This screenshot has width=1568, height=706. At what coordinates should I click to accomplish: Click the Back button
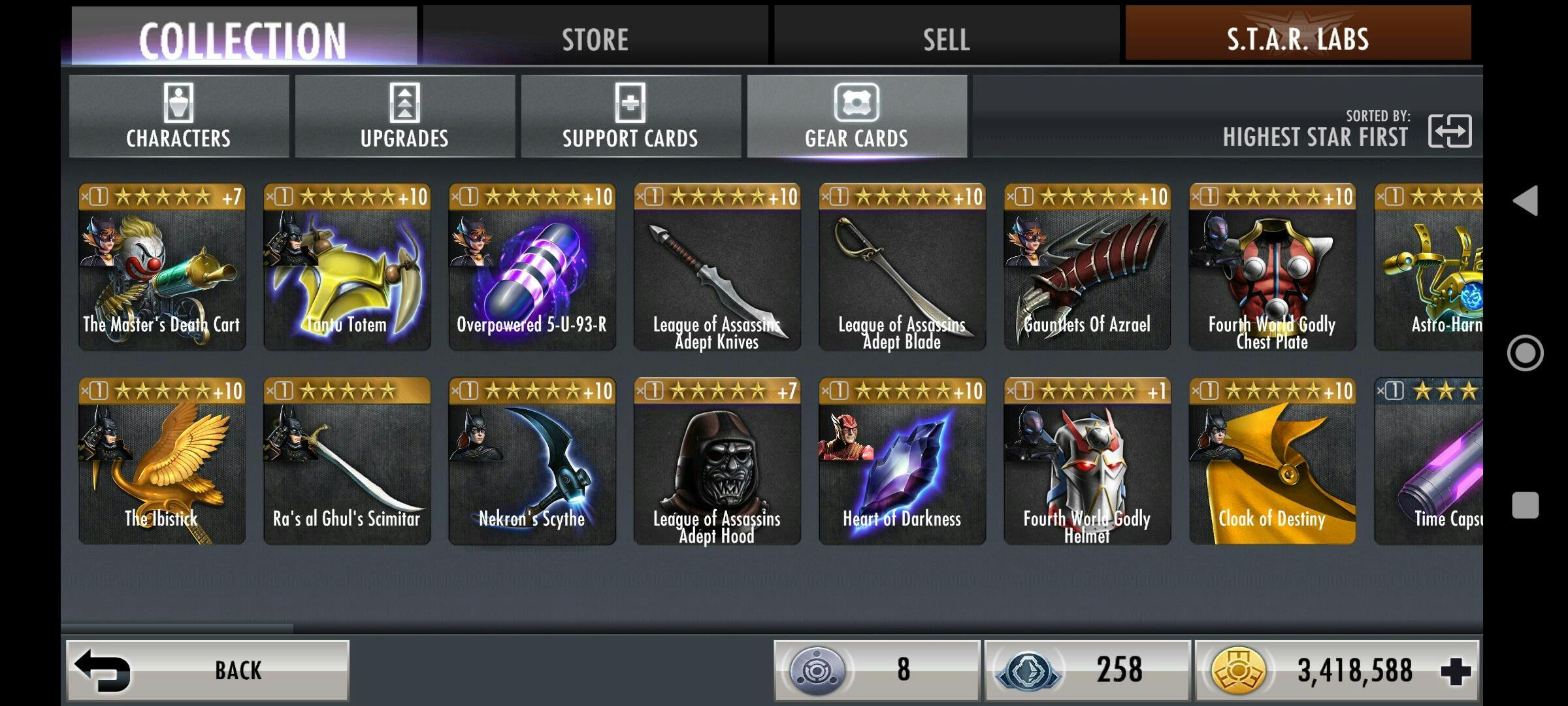(208, 670)
